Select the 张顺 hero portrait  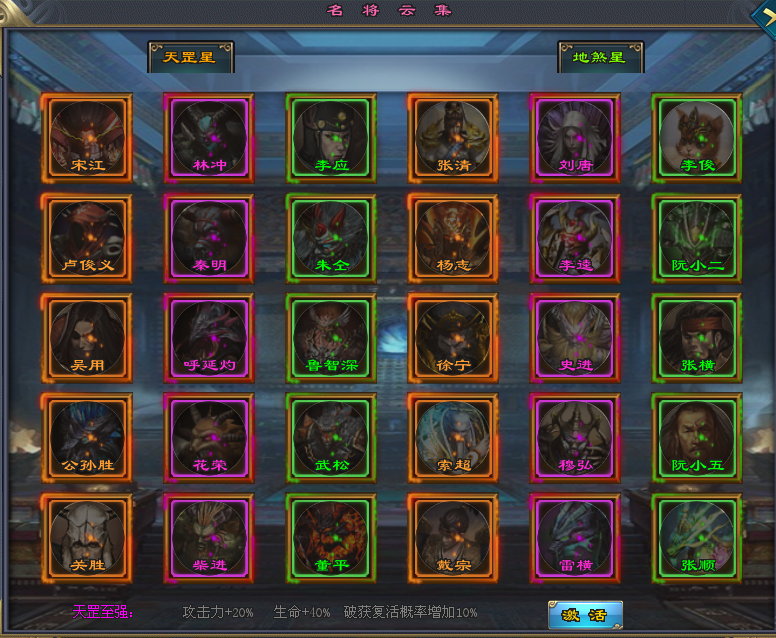[x=697, y=538]
